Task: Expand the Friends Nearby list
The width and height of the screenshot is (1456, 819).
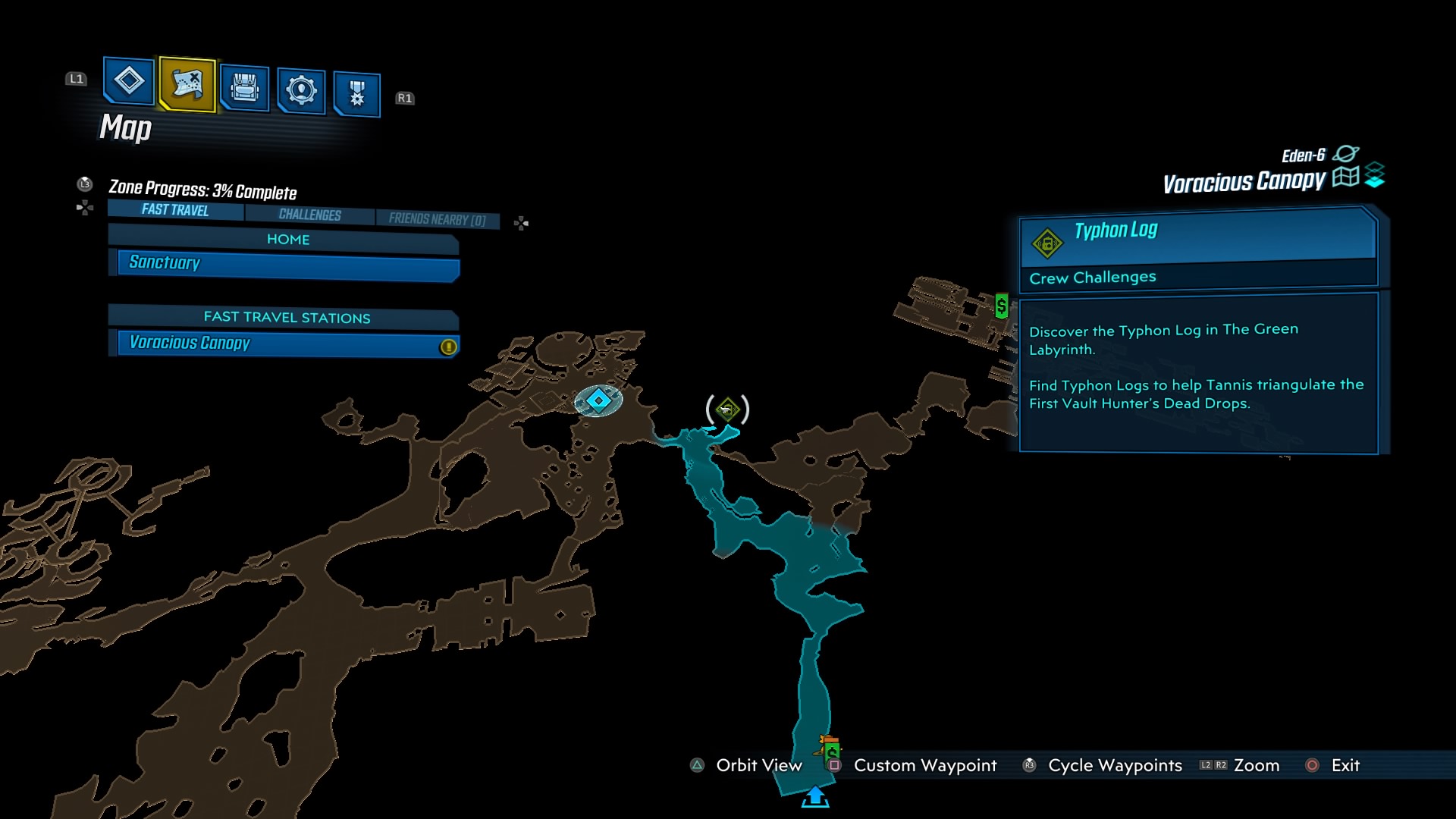Action: coord(438,218)
